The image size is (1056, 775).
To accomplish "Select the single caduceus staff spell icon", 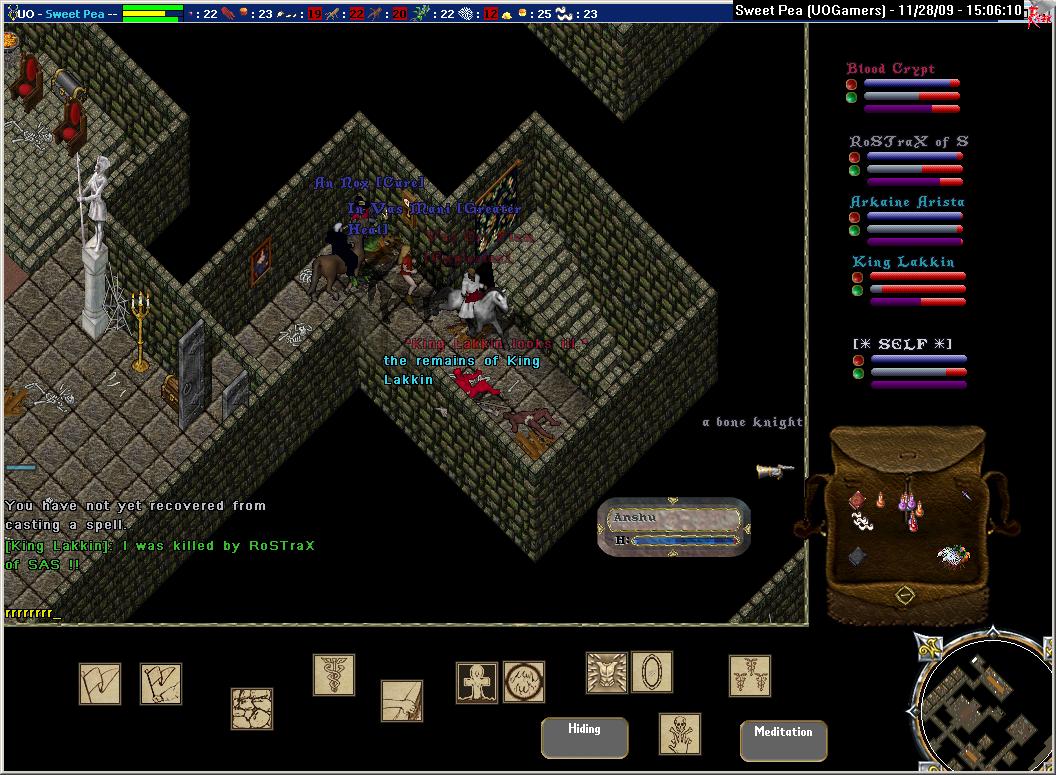I will (x=334, y=675).
